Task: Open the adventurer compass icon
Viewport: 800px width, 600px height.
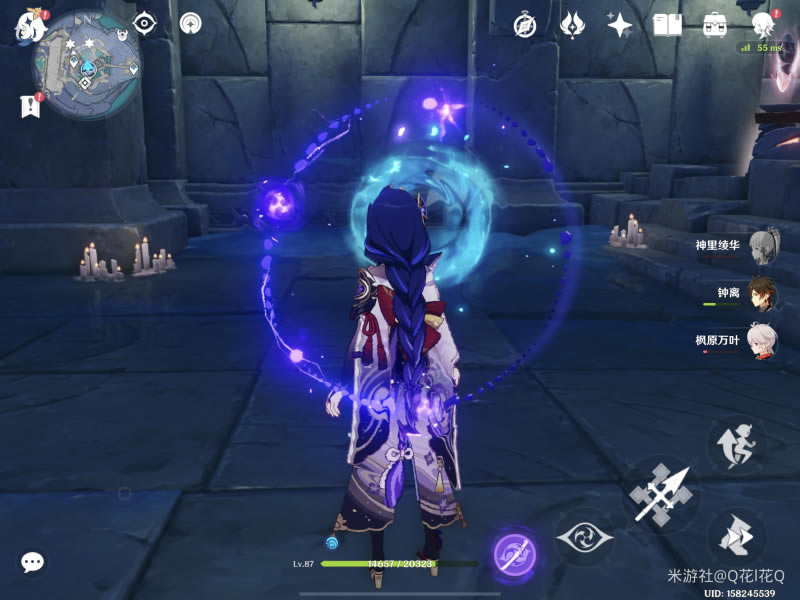Action: (x=526, y=25)
